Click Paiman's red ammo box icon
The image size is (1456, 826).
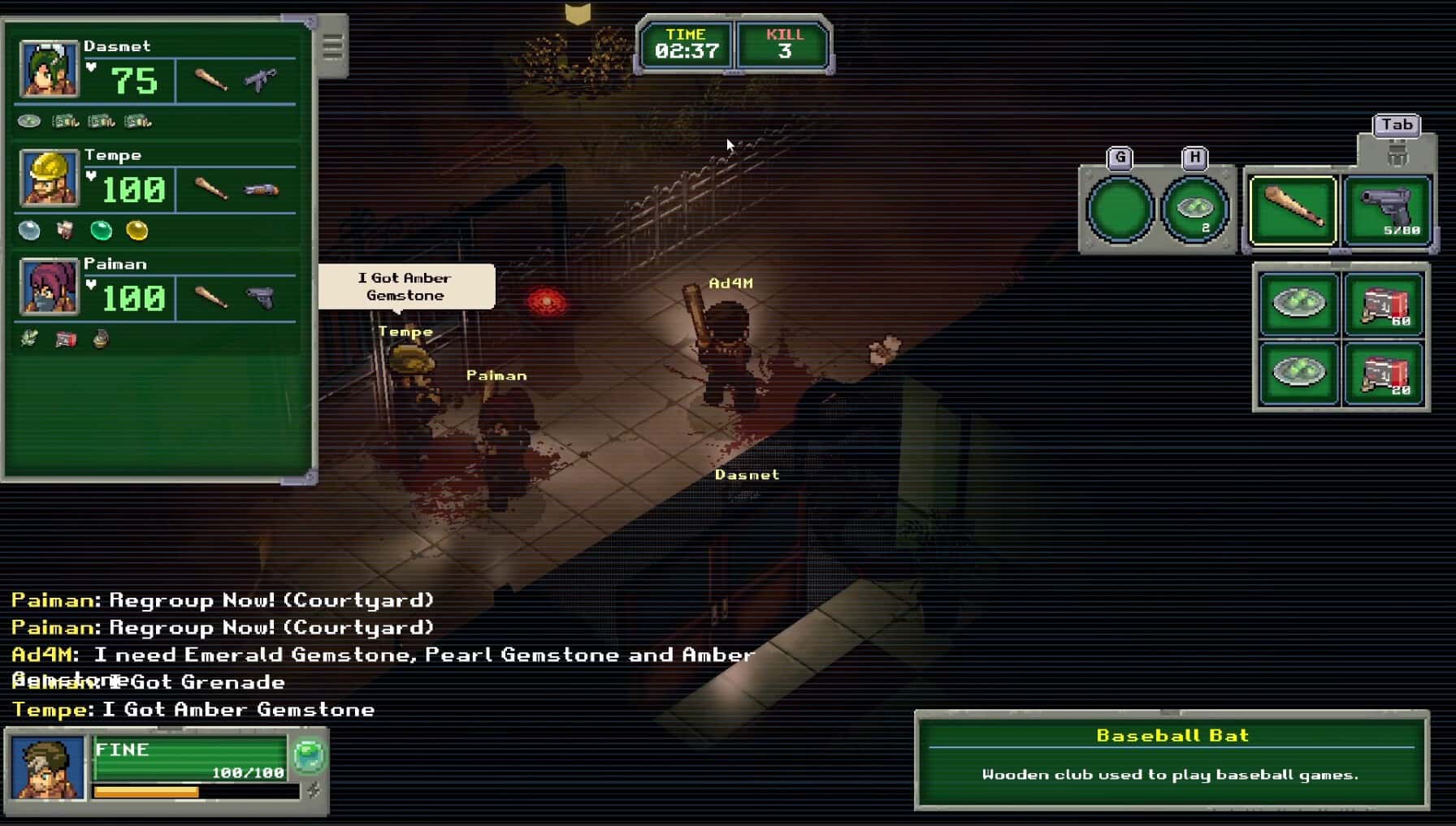click(64, 339)
